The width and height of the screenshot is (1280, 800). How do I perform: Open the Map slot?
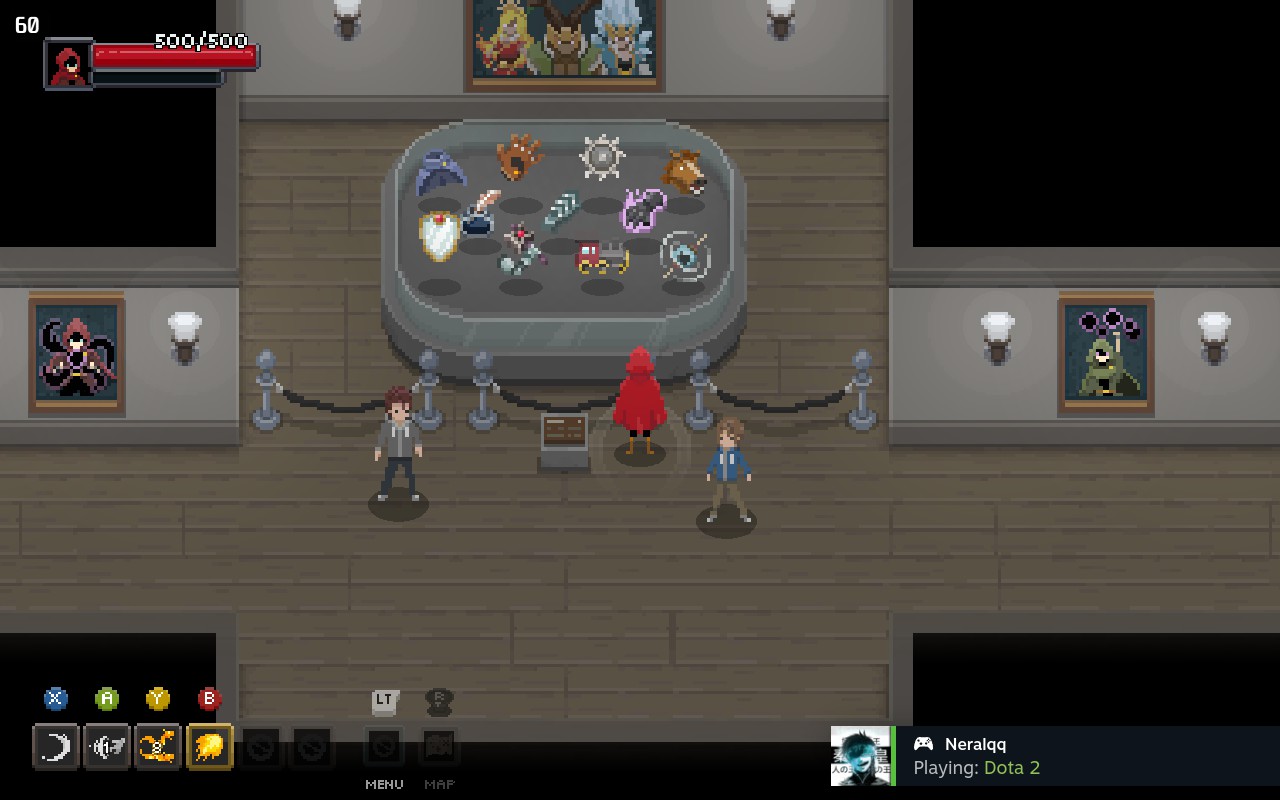point(439,747)
